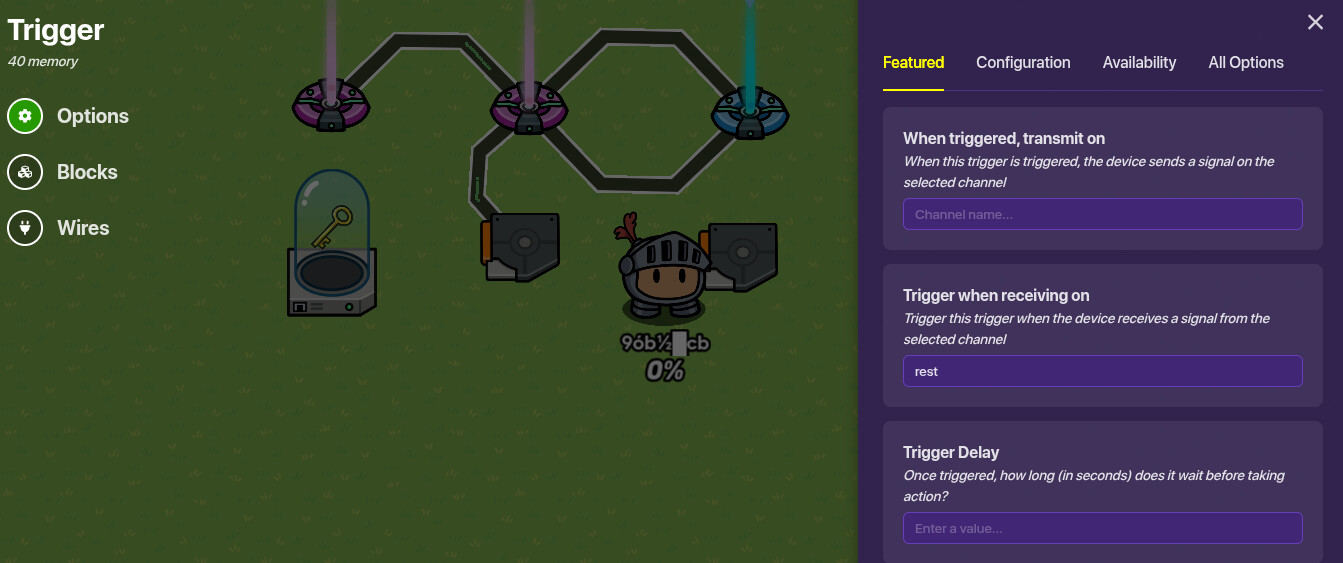Switch to the Configuration tab
The height and width of the screenshot is (563, 1343).
1023,62
